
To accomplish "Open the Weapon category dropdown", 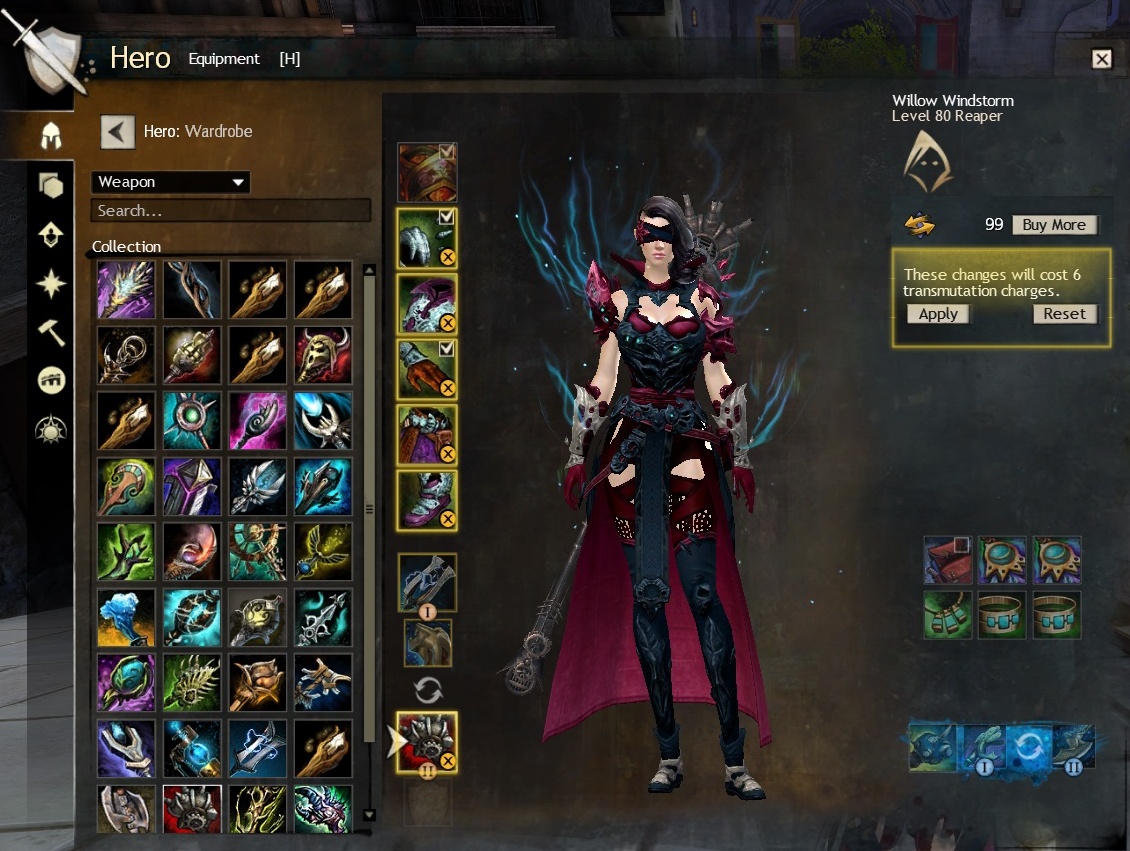I will tap(170, 182).
